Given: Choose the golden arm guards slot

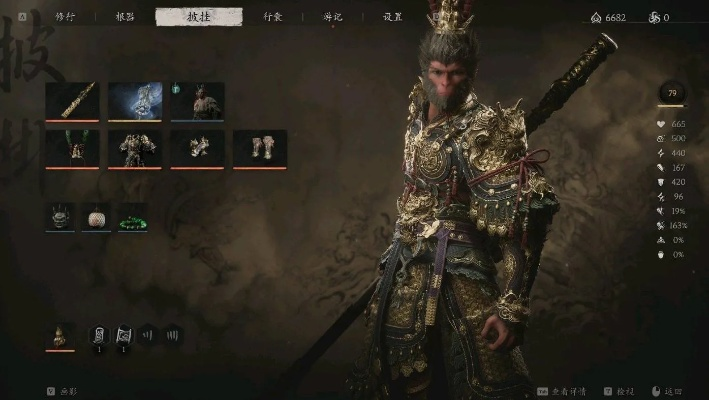Looking at the screenshot, I should [x=197, y=148].
